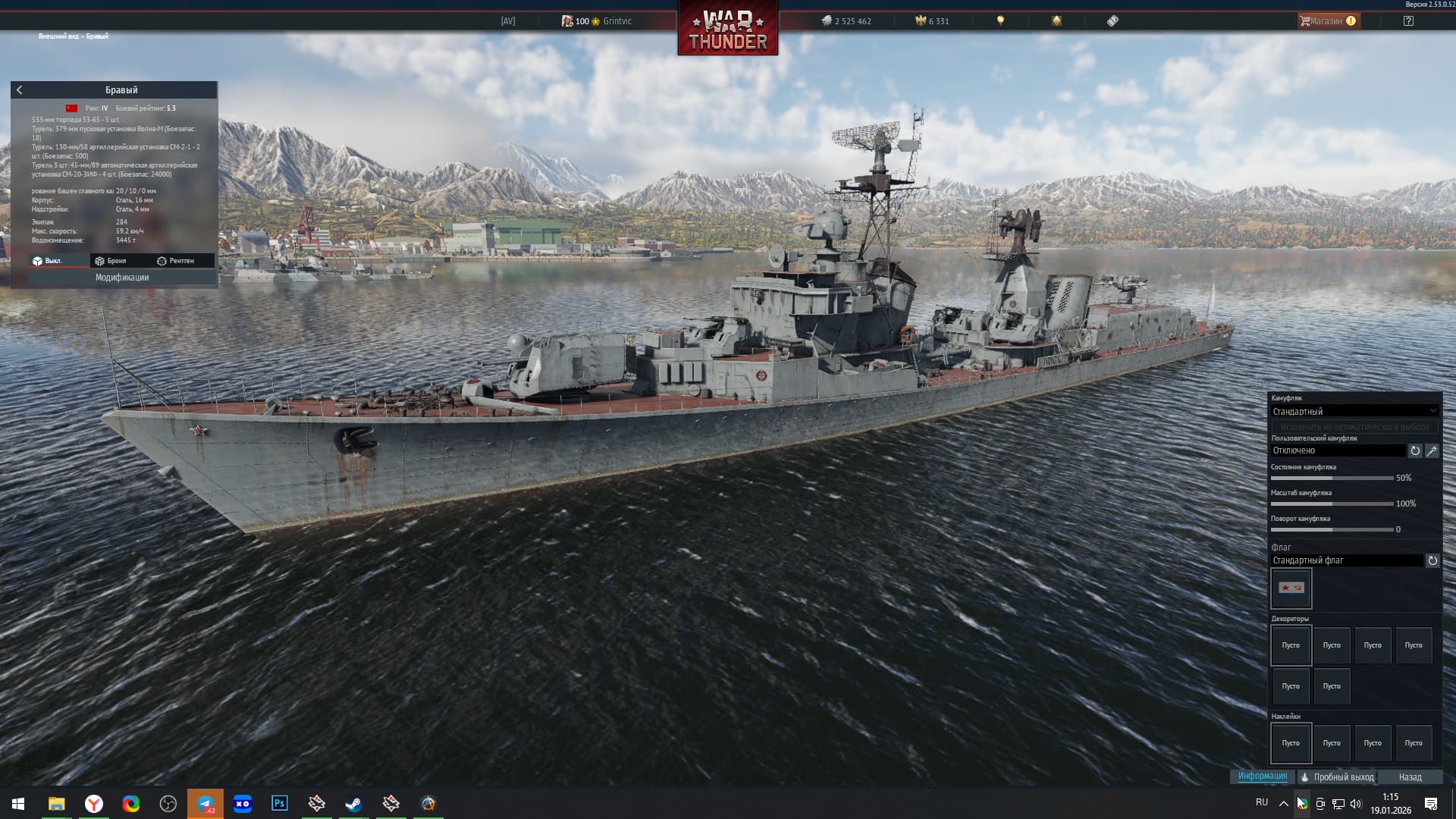Adjust the Поворот камуфляжа slider

(1332, 530)
